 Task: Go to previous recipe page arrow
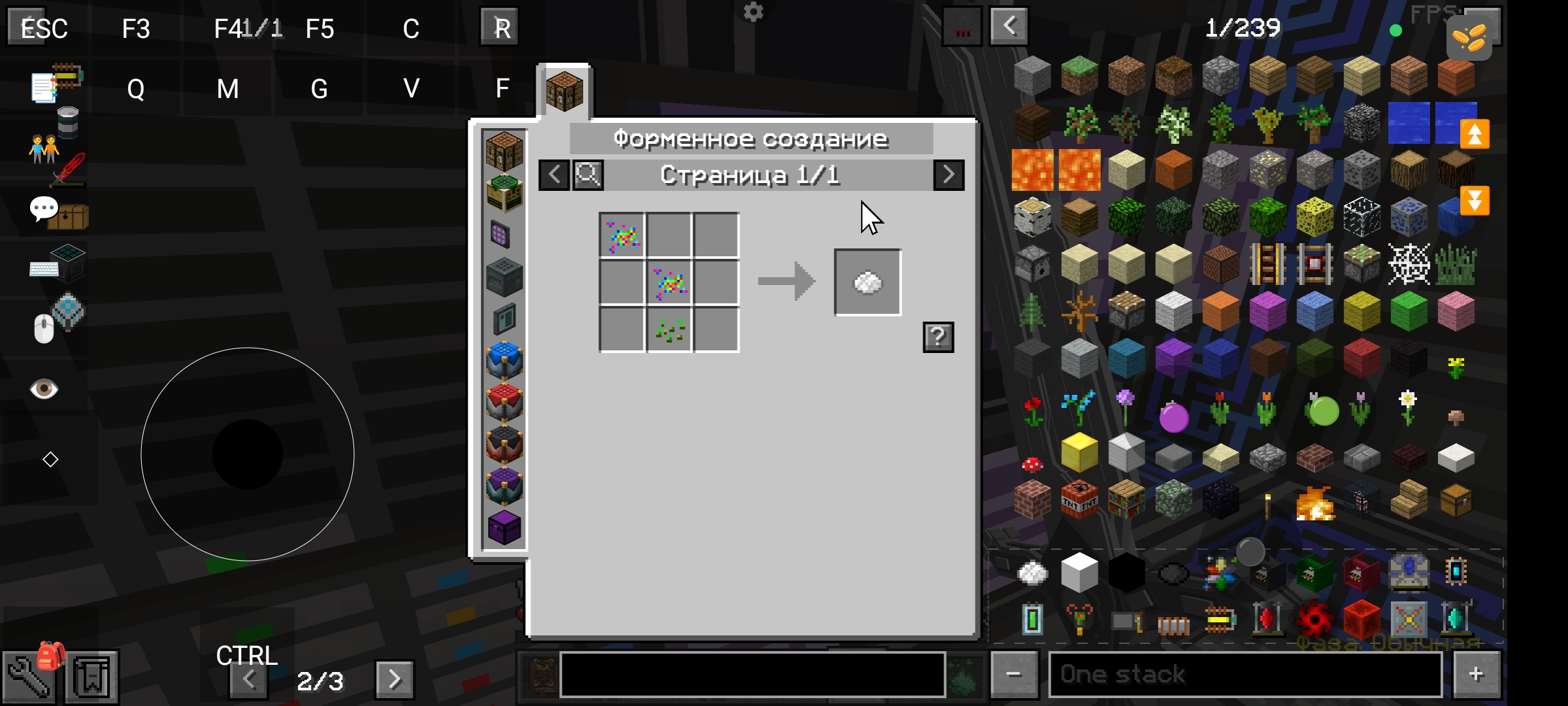point(554,175)
